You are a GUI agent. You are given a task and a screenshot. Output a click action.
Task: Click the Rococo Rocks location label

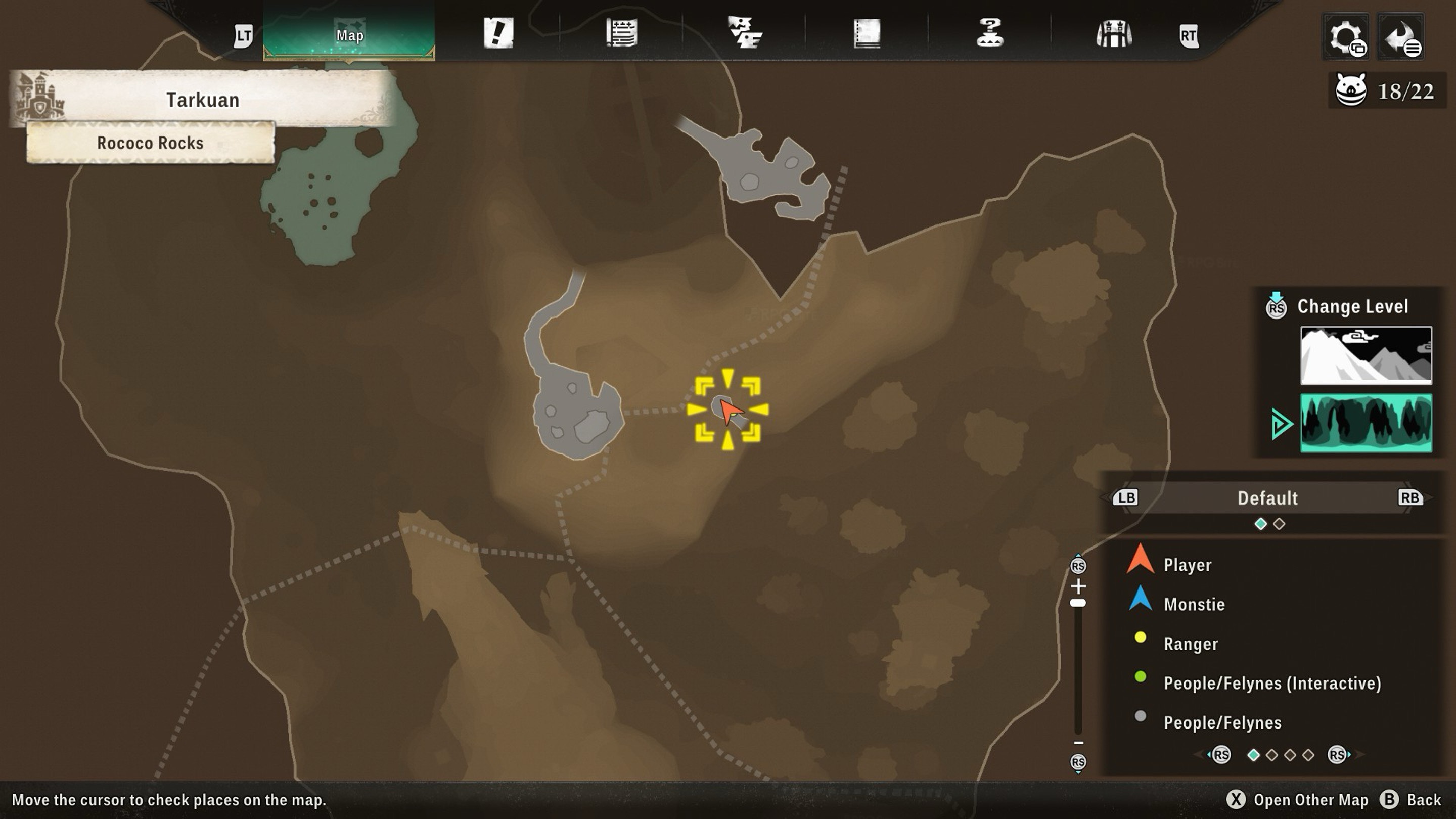point(150,143)
